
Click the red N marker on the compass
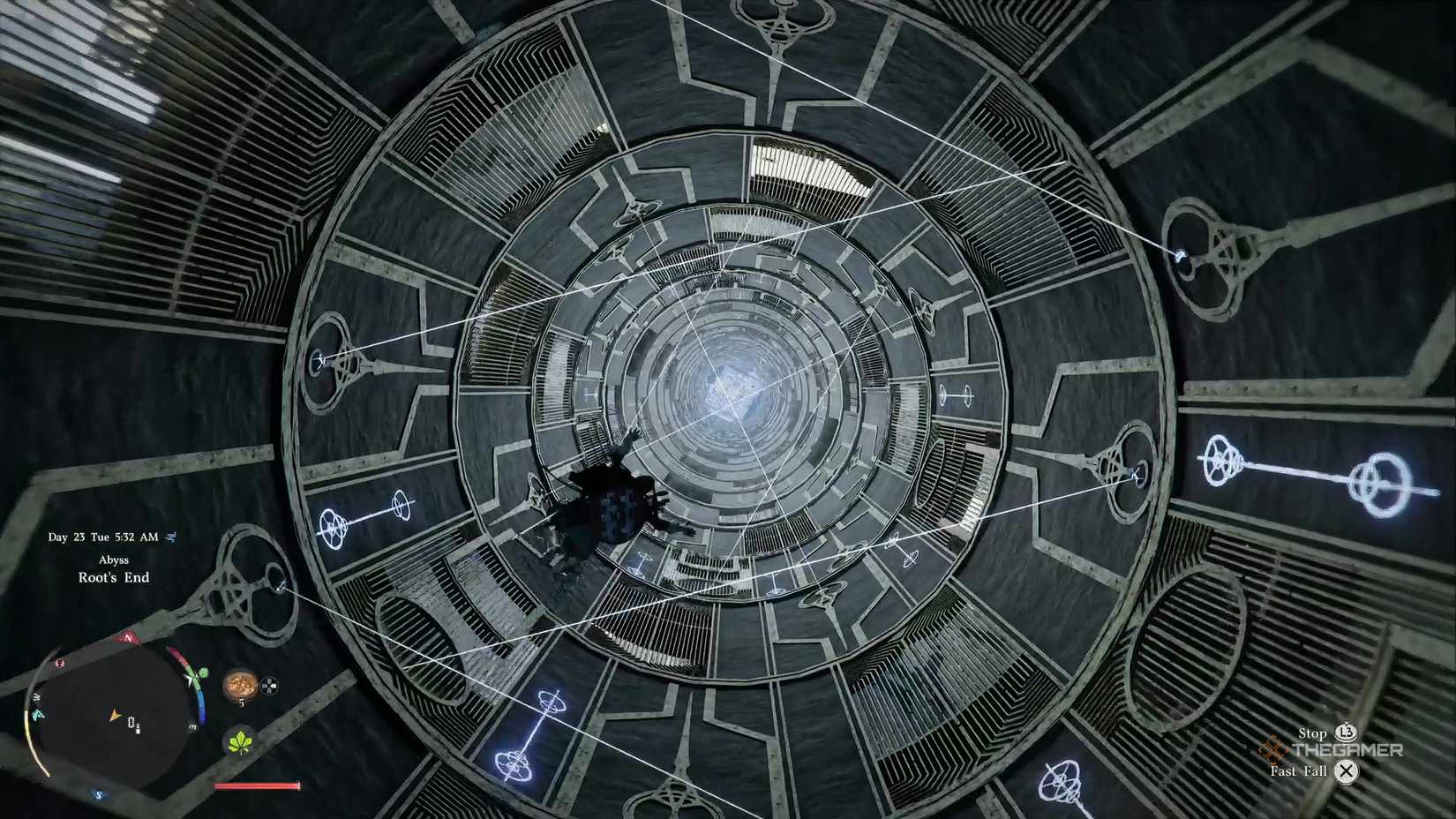point(127,636)
